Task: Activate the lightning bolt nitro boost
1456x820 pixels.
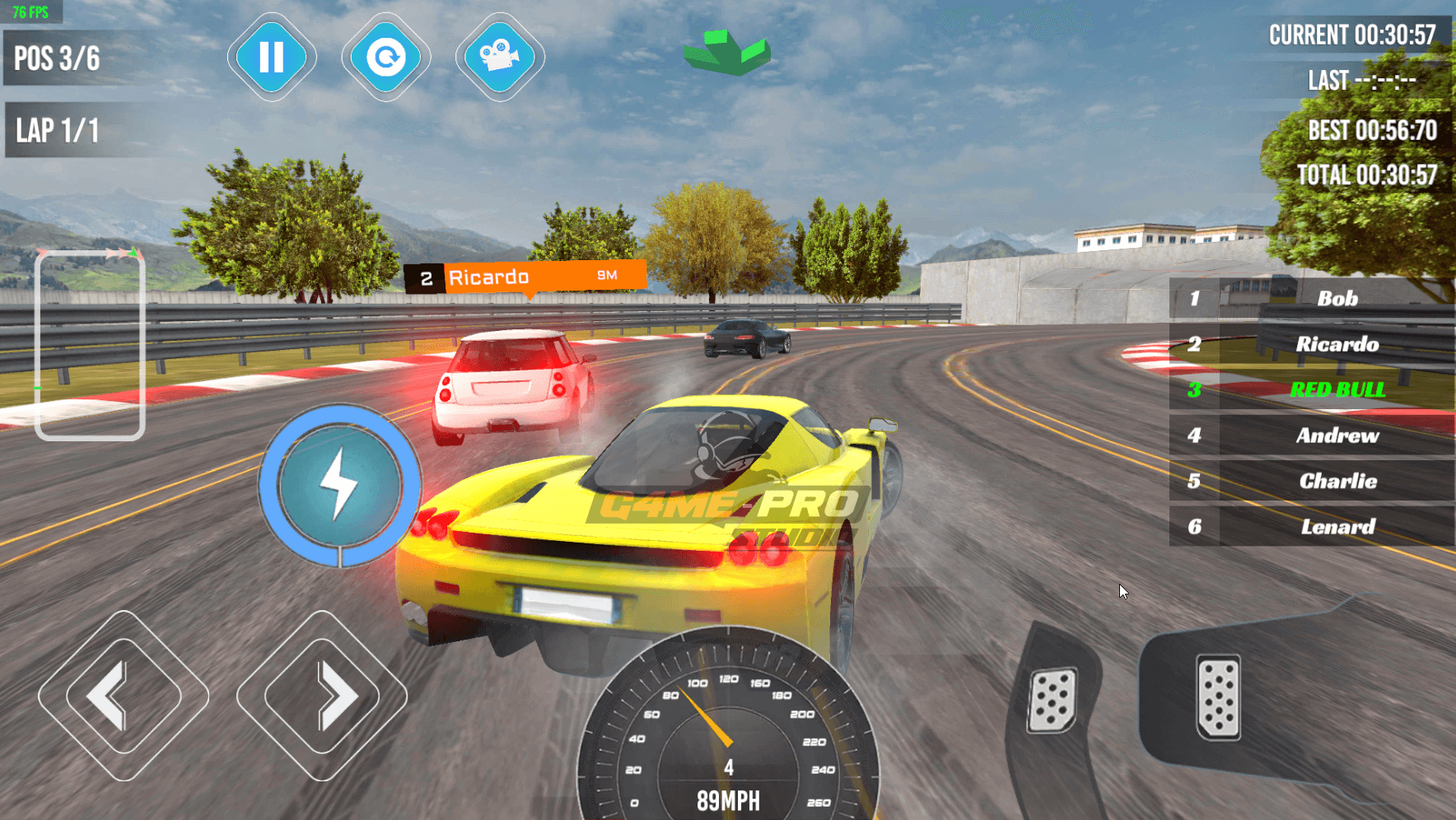Action: coord(339,485)
